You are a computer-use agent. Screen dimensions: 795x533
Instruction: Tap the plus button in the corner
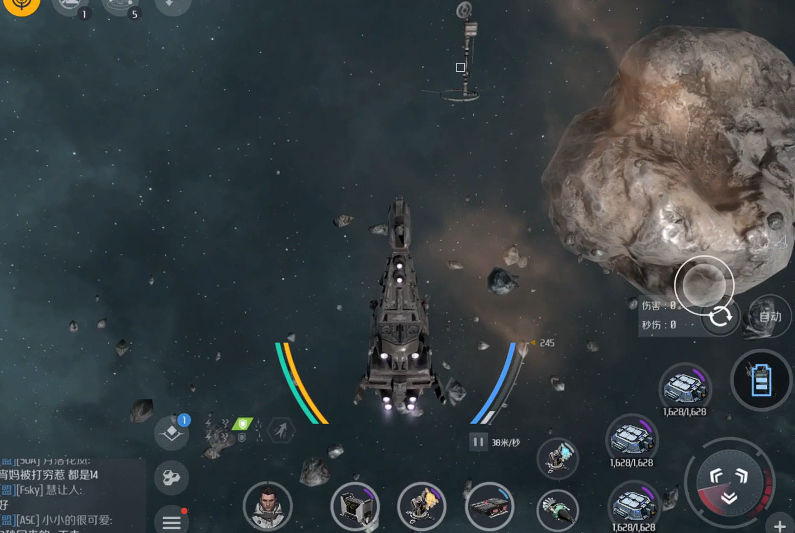click(x=779, y=525)
